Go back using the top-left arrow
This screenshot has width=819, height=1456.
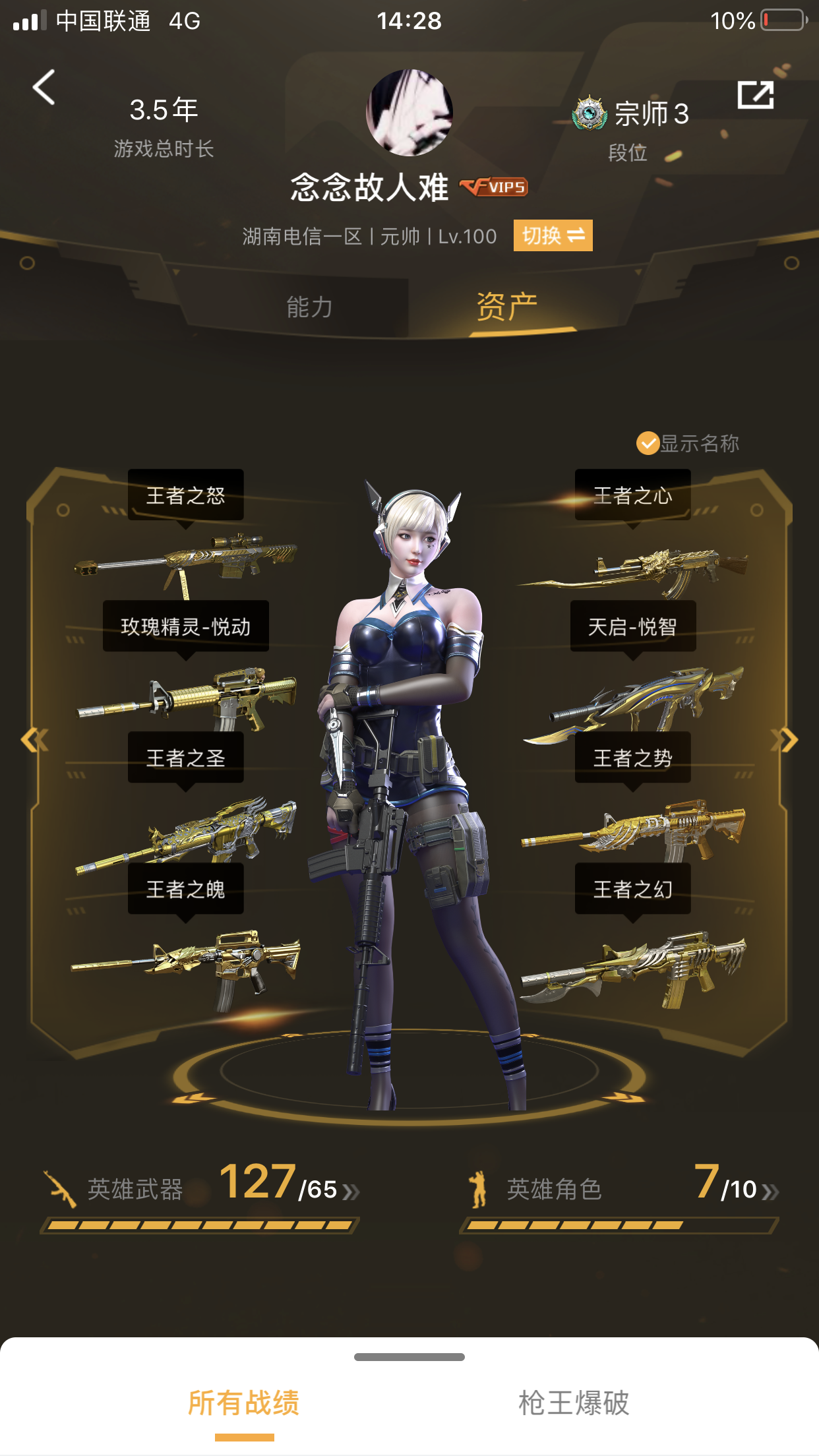[x=44, y=88]
